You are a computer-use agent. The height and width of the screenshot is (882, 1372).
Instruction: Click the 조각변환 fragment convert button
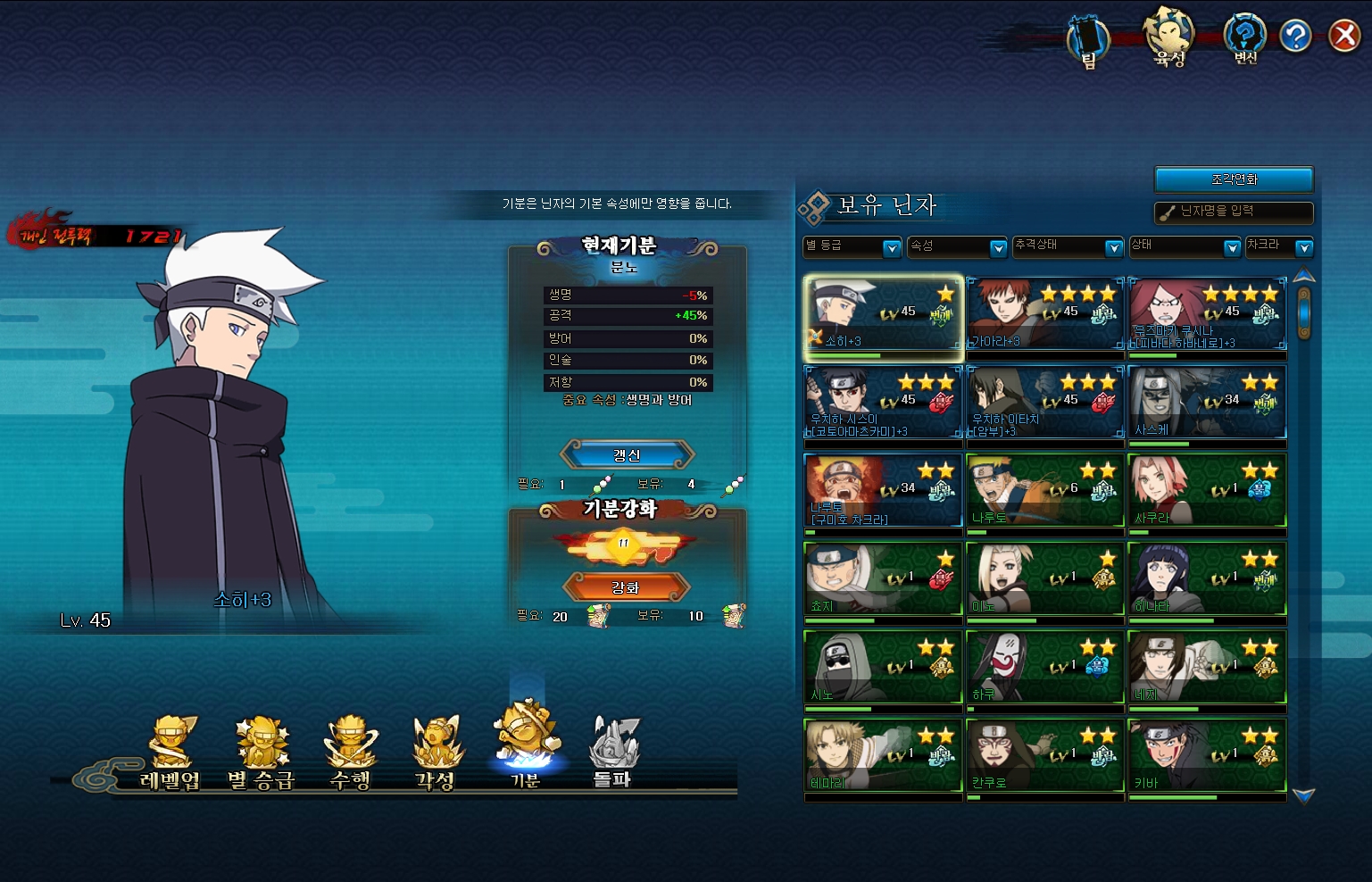point(1234,179)
